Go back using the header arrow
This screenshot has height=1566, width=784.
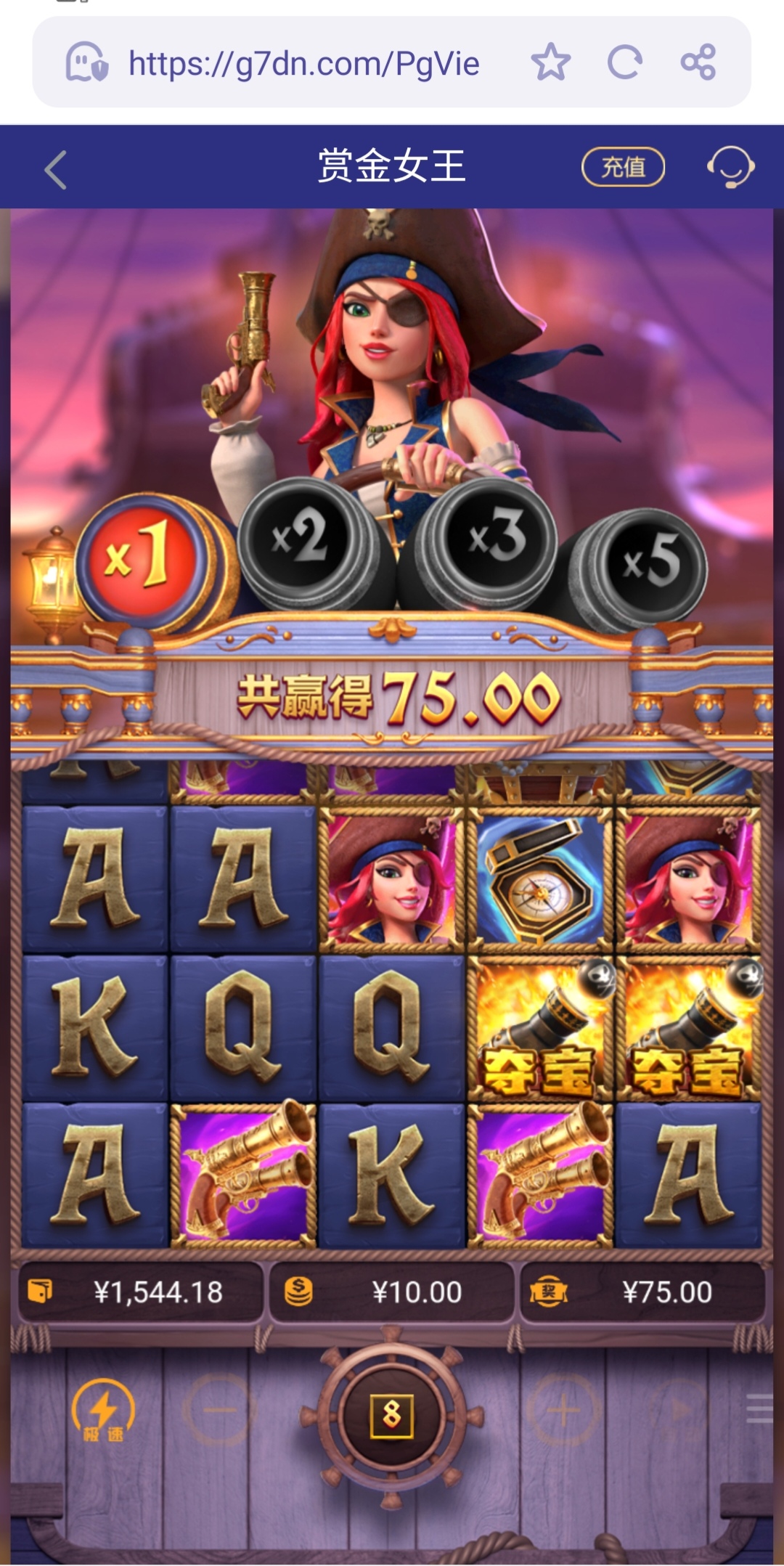56,170
